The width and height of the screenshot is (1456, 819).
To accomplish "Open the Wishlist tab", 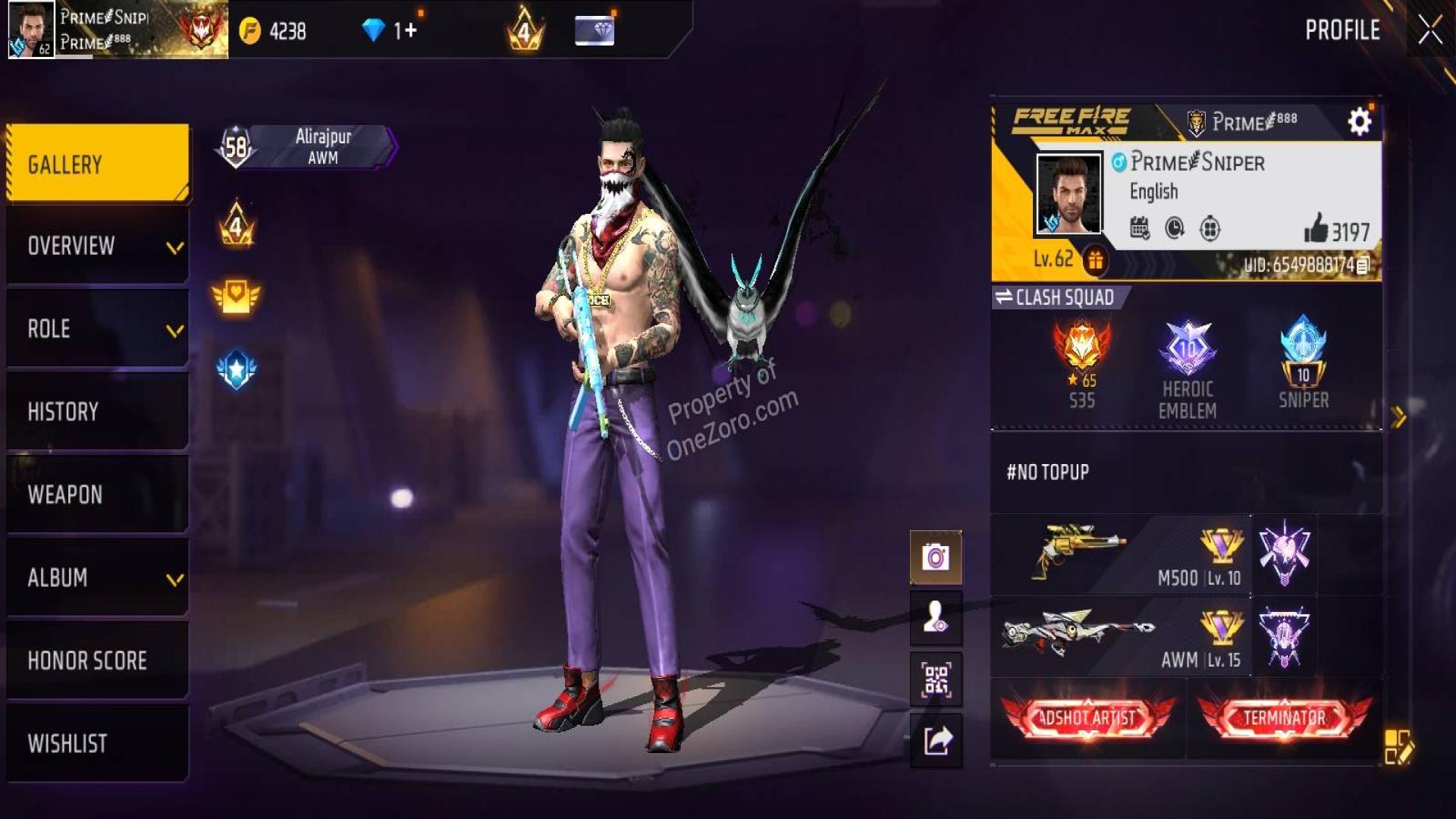I will tap(98, 743).
